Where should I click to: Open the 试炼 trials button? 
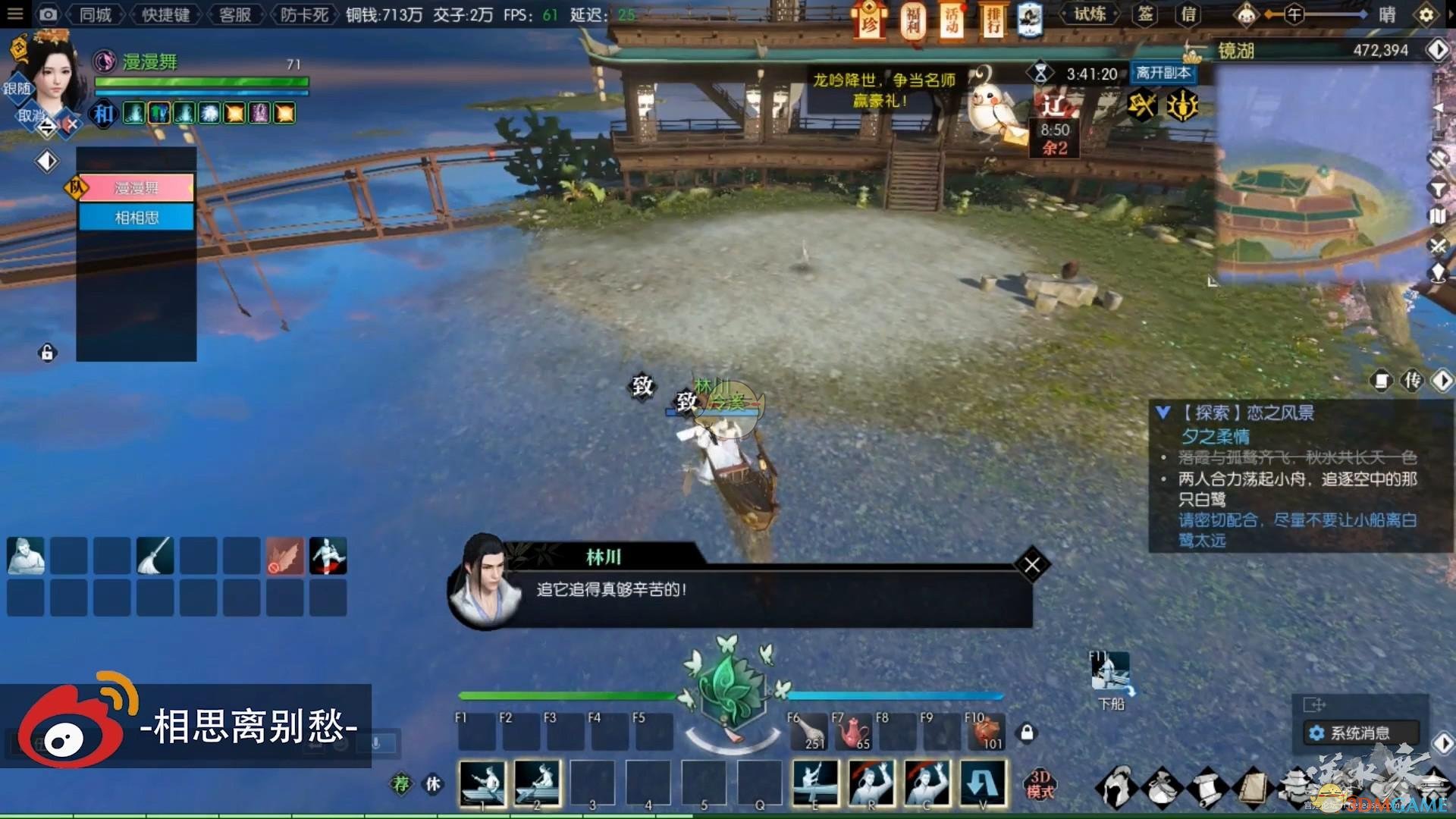(x=1090, y=14)
